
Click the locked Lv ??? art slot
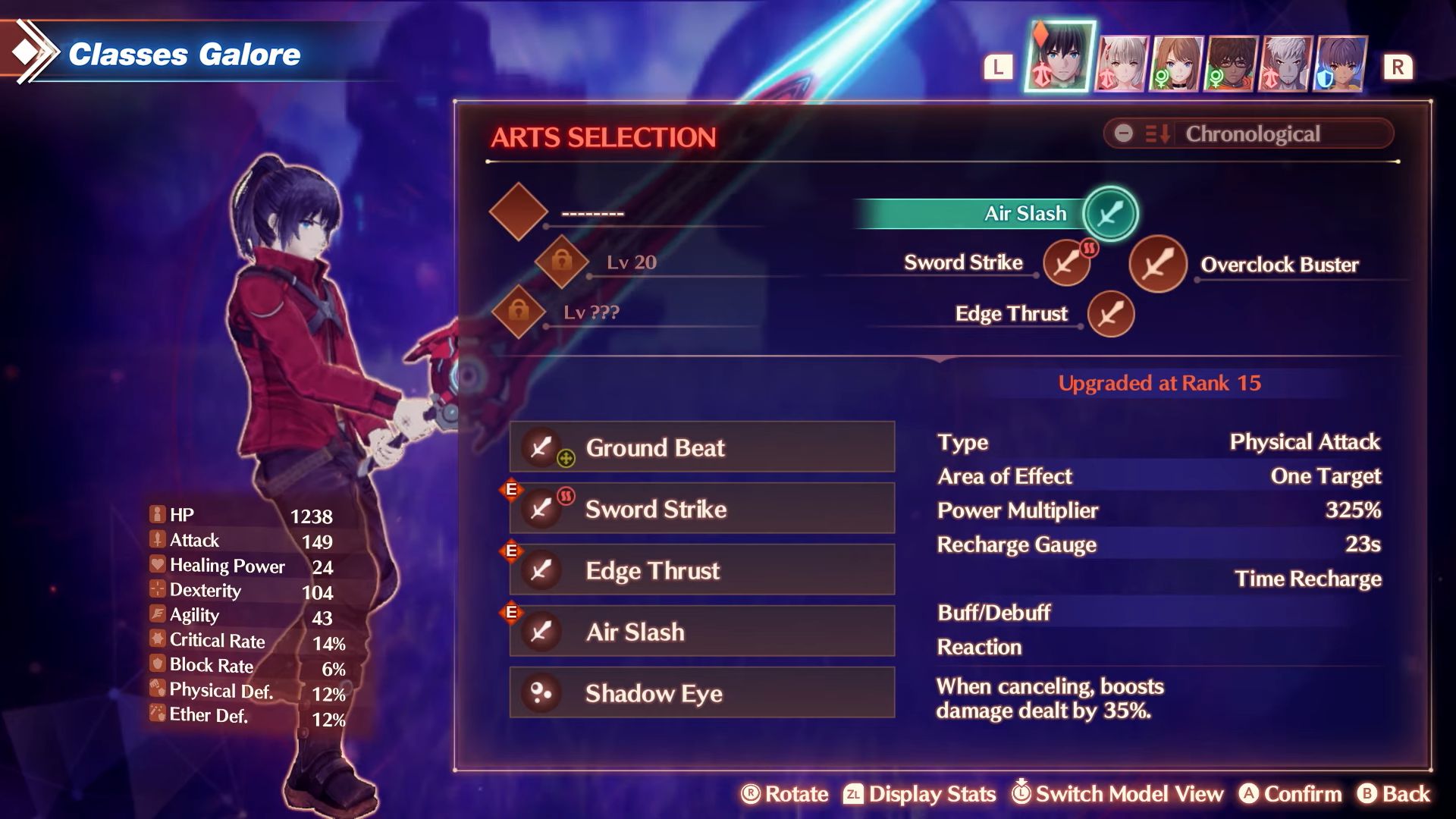(x=519, y=312)
